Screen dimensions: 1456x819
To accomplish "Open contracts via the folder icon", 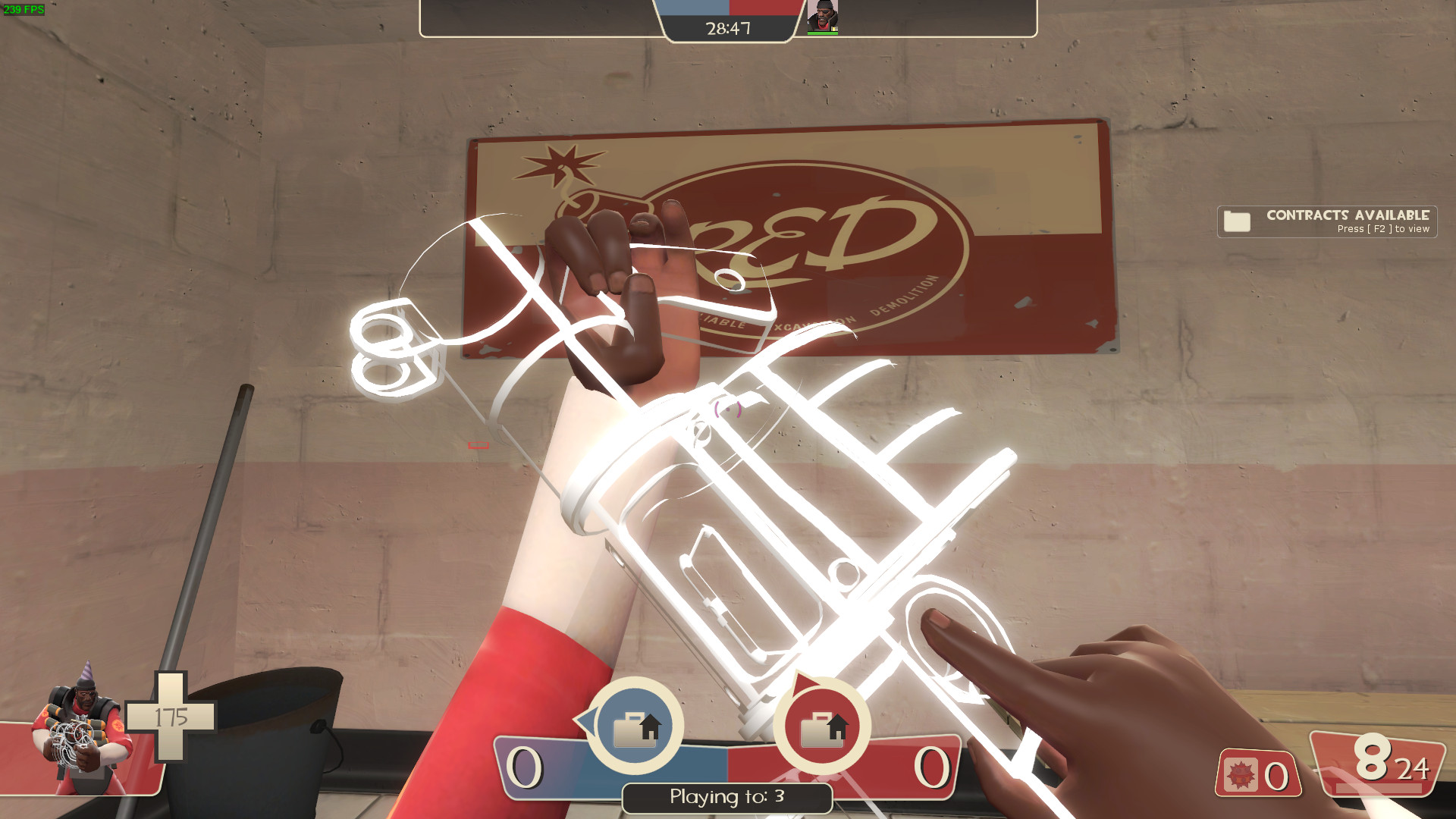I will [1236, 221].
